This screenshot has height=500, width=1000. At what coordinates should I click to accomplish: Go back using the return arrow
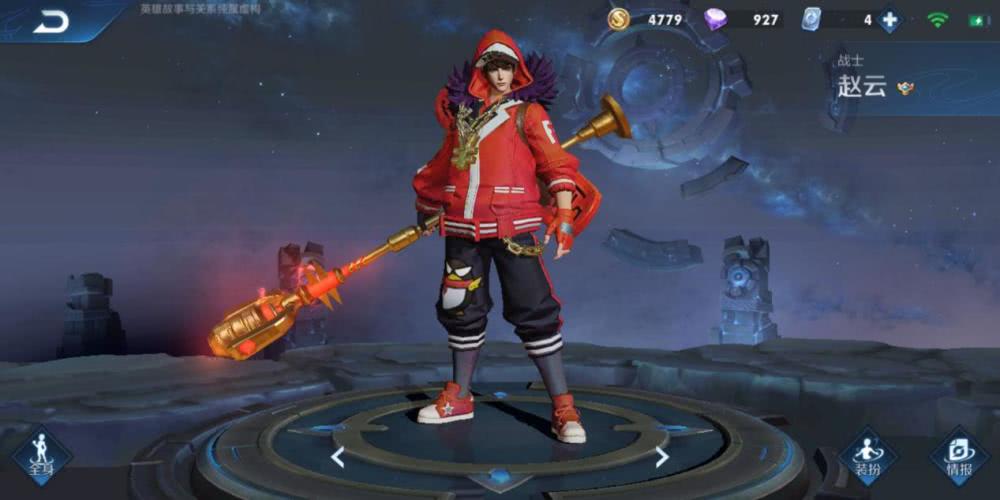(50, 21)
